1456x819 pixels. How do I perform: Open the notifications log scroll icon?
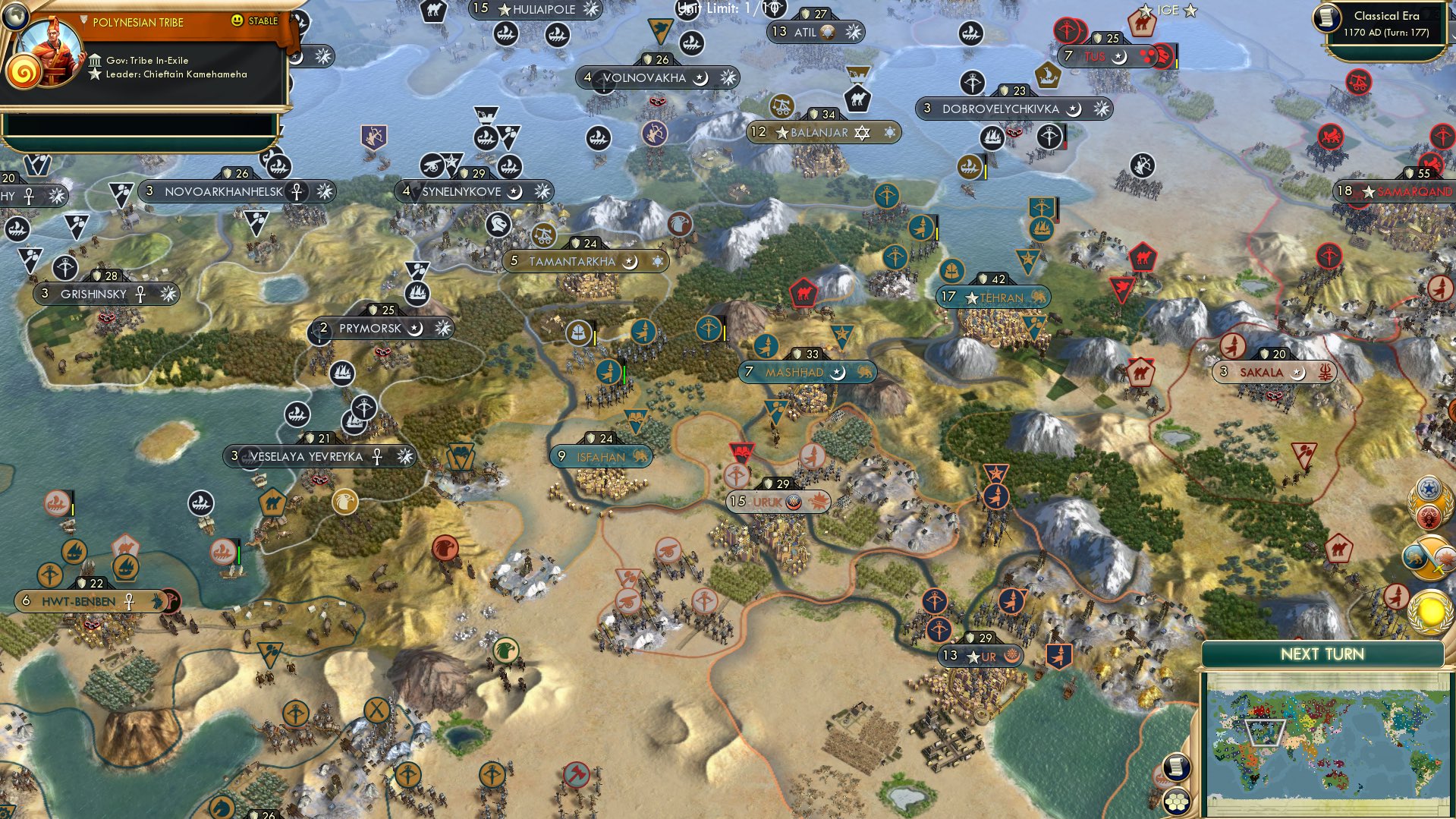(1176, 768)
